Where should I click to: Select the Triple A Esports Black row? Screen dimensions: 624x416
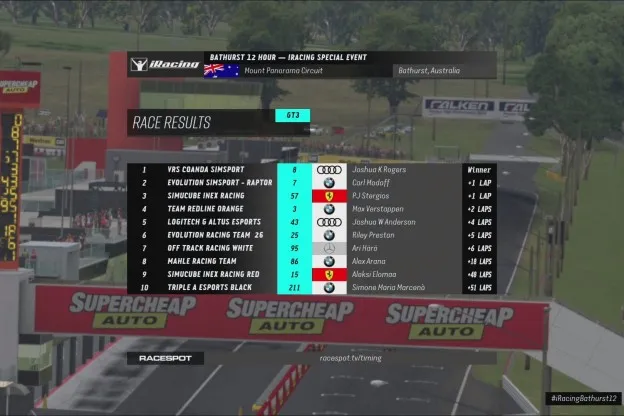coord(310,287)
